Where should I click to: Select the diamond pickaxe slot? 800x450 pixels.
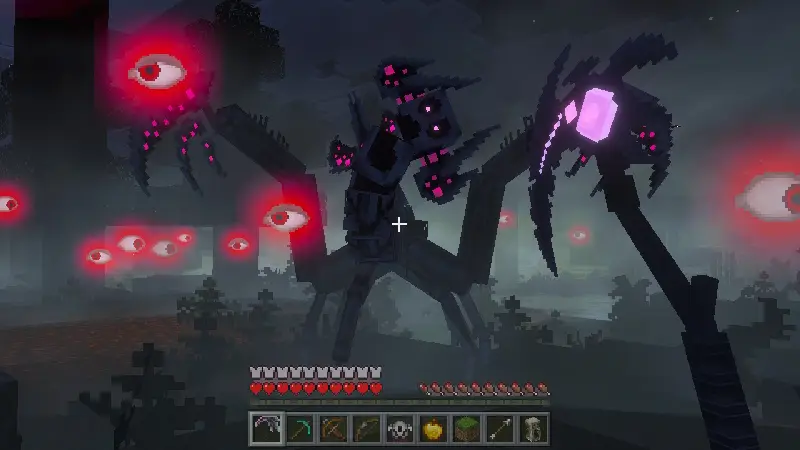299,427
